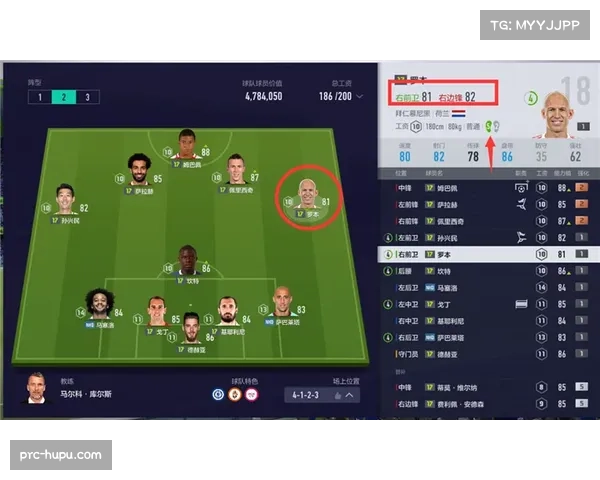
Task: Open the 4-1-2-3 formation selector
Action: point(319,395)
